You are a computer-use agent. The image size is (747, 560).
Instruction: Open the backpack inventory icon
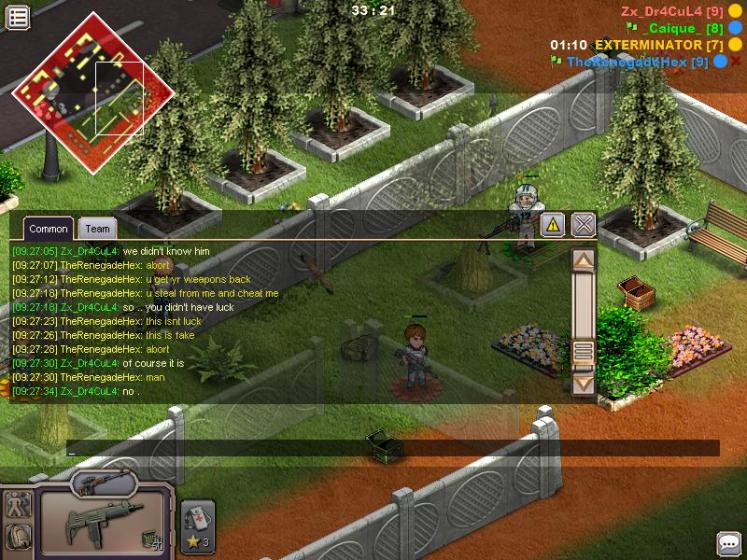tap(16, 538)
